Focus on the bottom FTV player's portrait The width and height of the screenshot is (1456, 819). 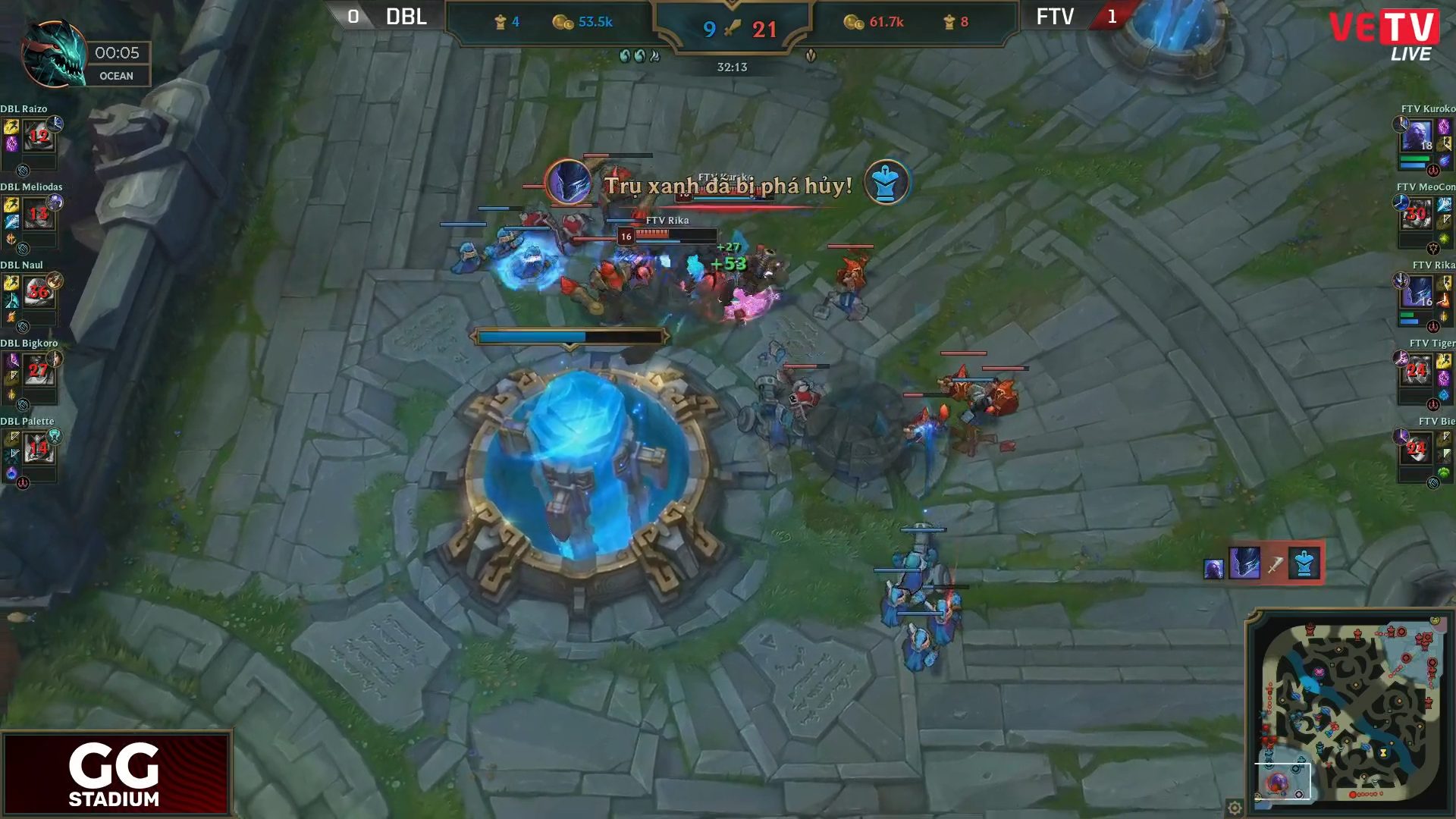(x=1417, y=450)
